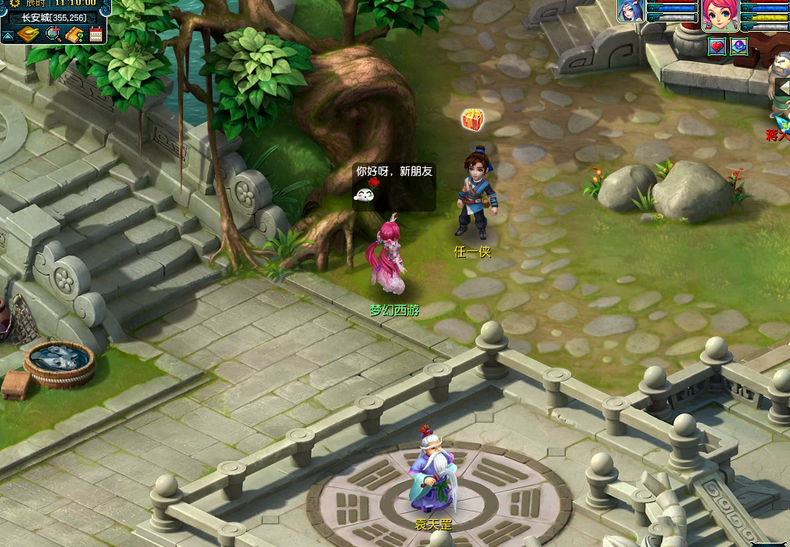Click the globe with magnifier icon
Viewport: 790px width, 547px height.
[53, 35]
